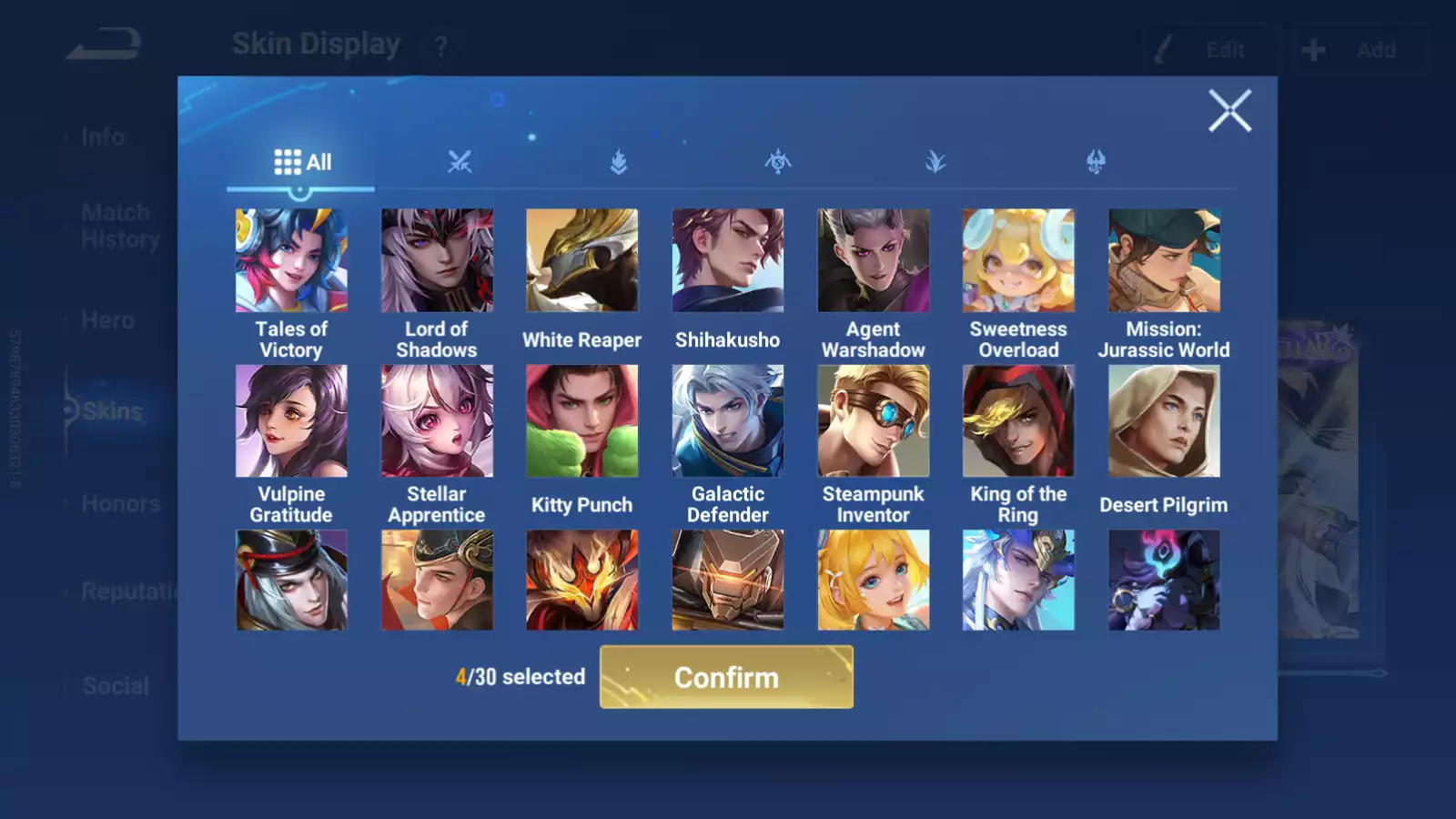Viewport: 1456px width, 819px height.
Task: Switch to the All skins tab
Action: point(302,163)
